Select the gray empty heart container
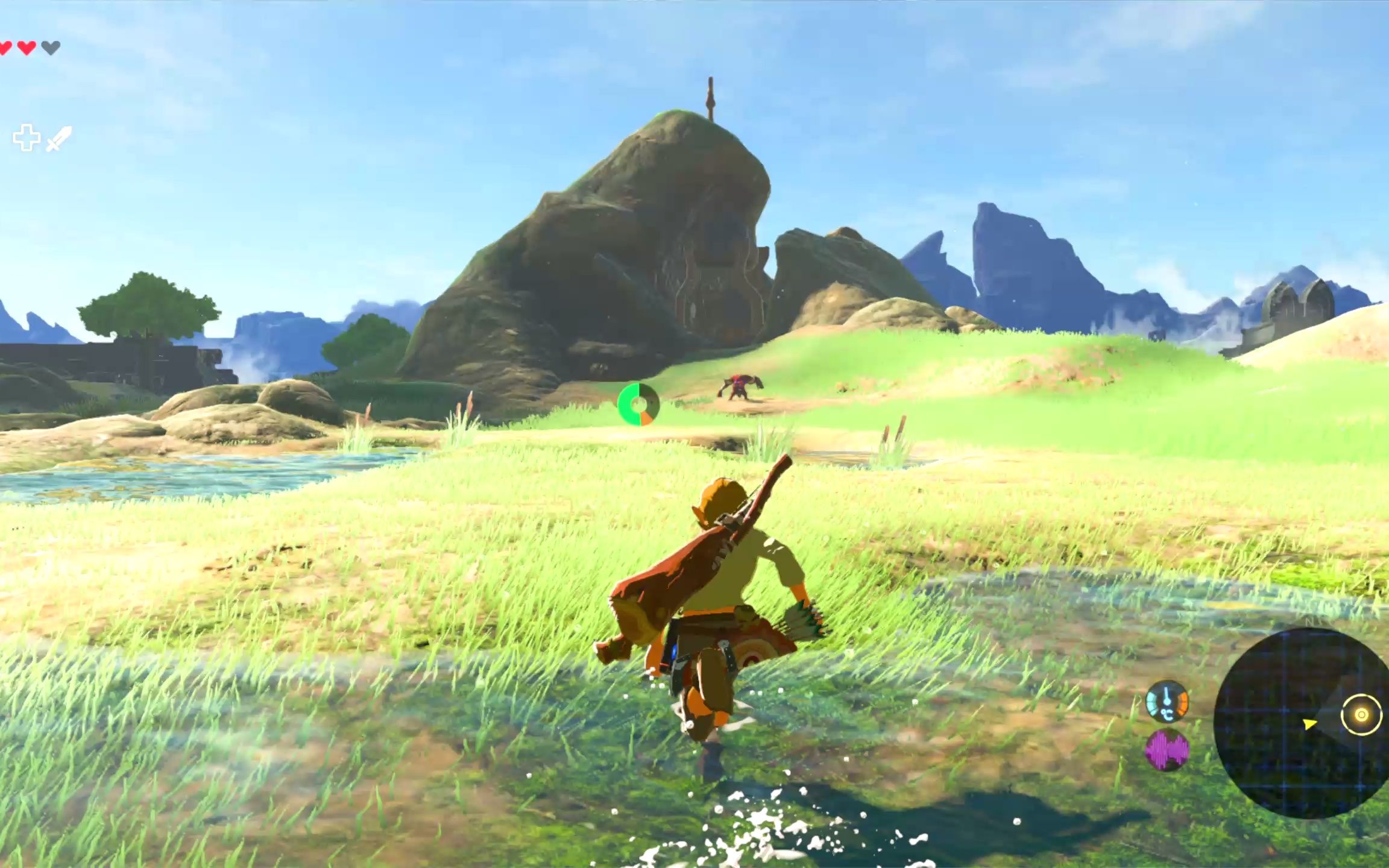The width and height of the screenshot is (1389, 868). (x=51, y=46)
